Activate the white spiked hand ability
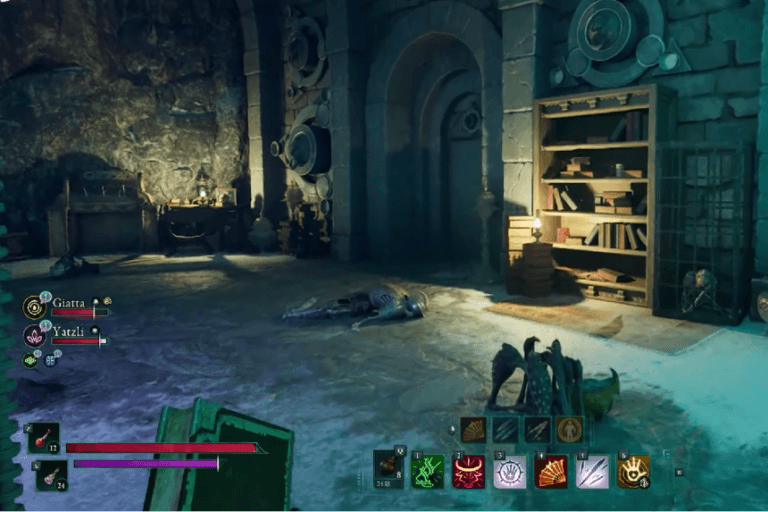This screenshot has width=768, height=512. pyautogui.click(x=510, y=471)
